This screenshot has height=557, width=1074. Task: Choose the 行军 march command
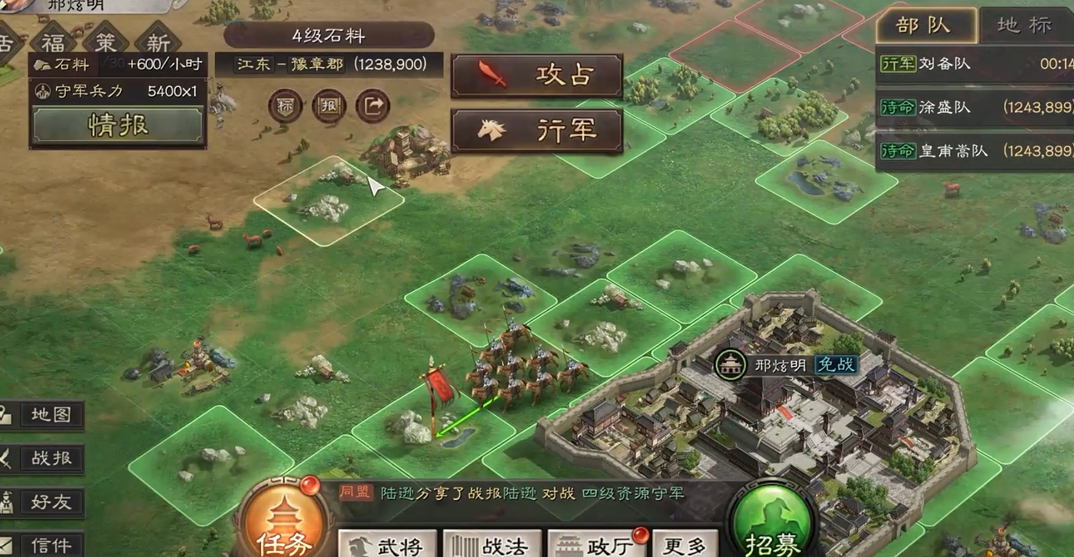pos(537,131)
